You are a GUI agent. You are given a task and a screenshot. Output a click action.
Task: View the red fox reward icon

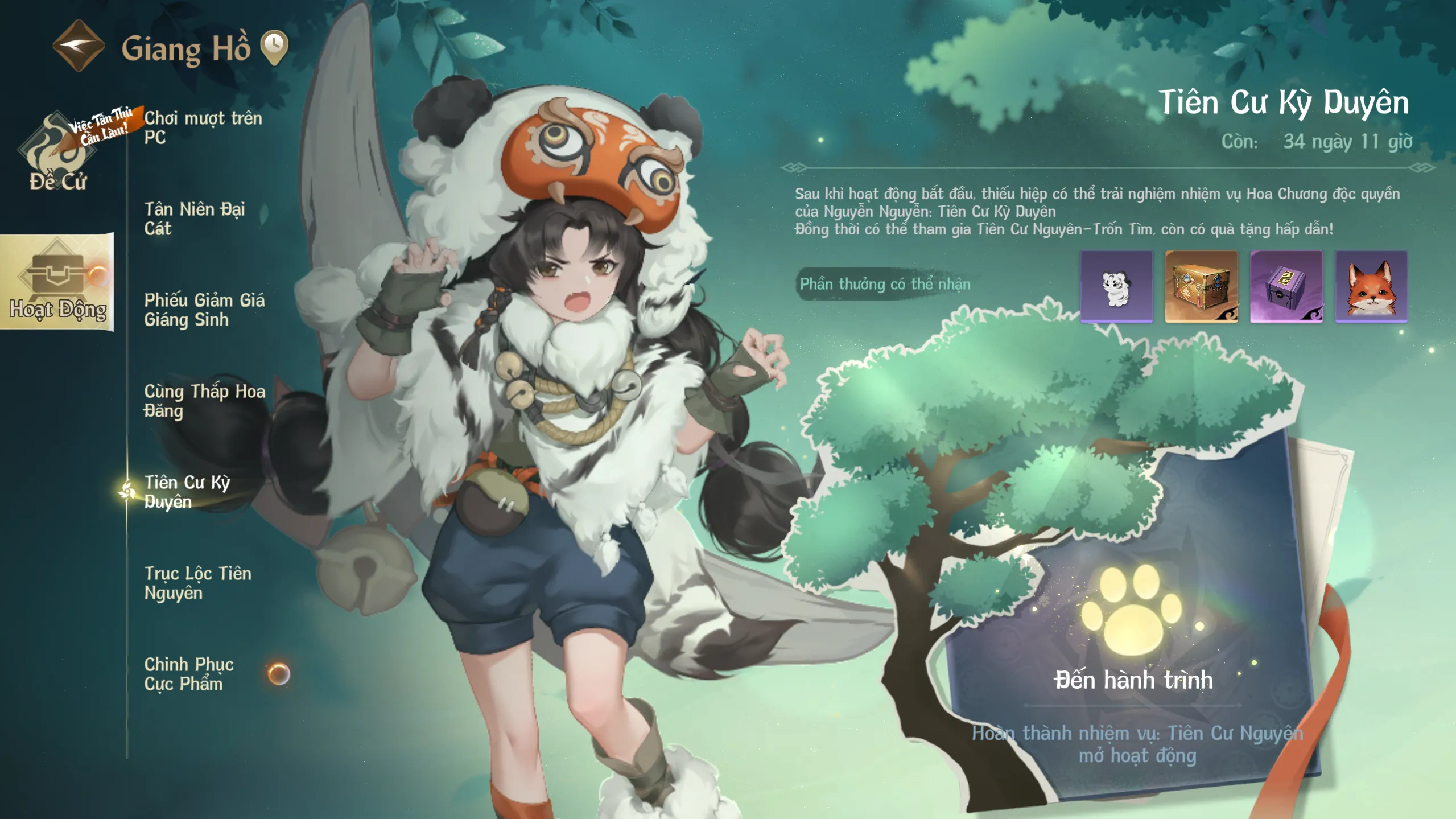1371,287
